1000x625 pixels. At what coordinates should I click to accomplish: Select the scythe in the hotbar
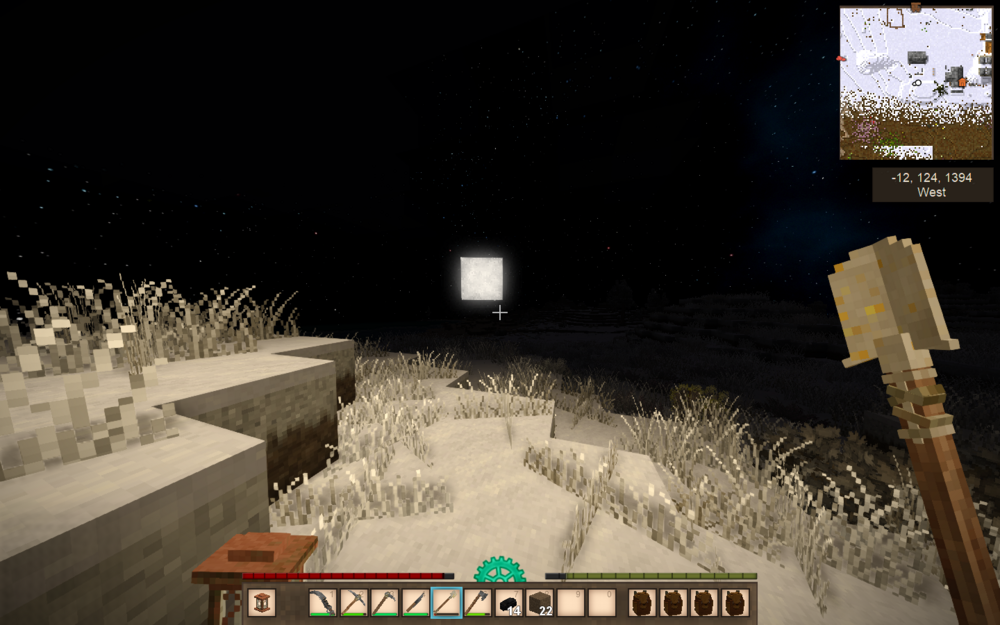click(322, 602)
